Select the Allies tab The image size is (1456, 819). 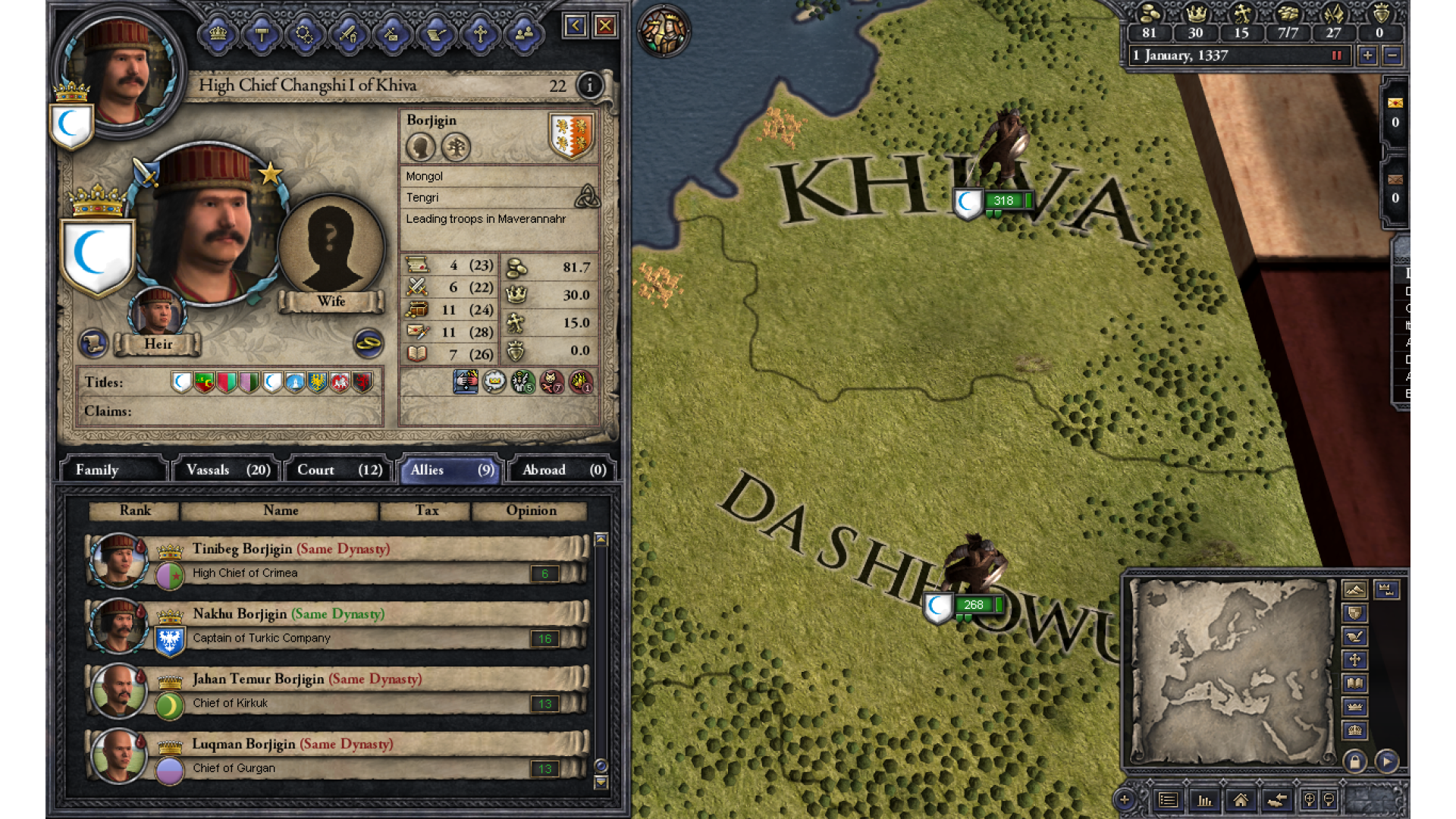tap(451, 470)
